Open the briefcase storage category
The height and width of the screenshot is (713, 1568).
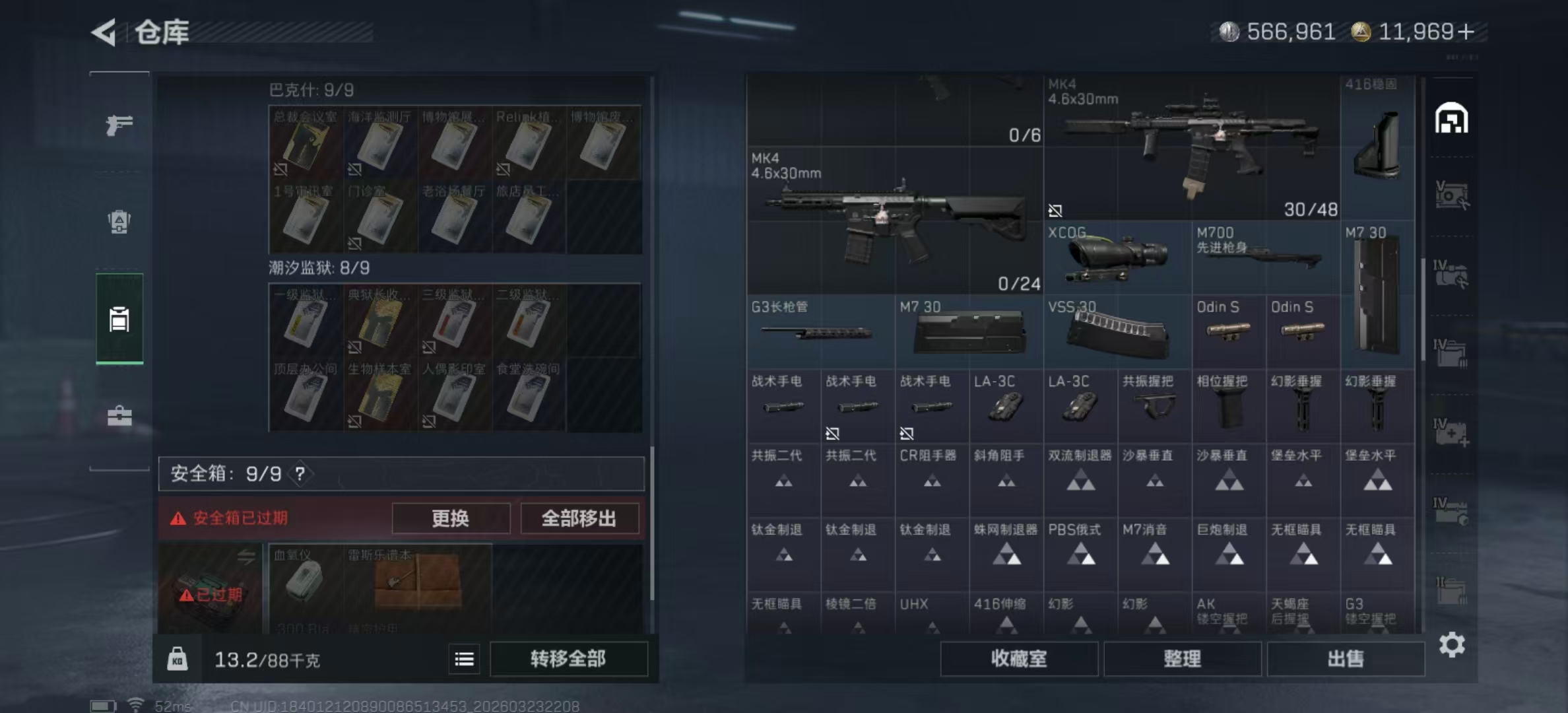point(119,416)
